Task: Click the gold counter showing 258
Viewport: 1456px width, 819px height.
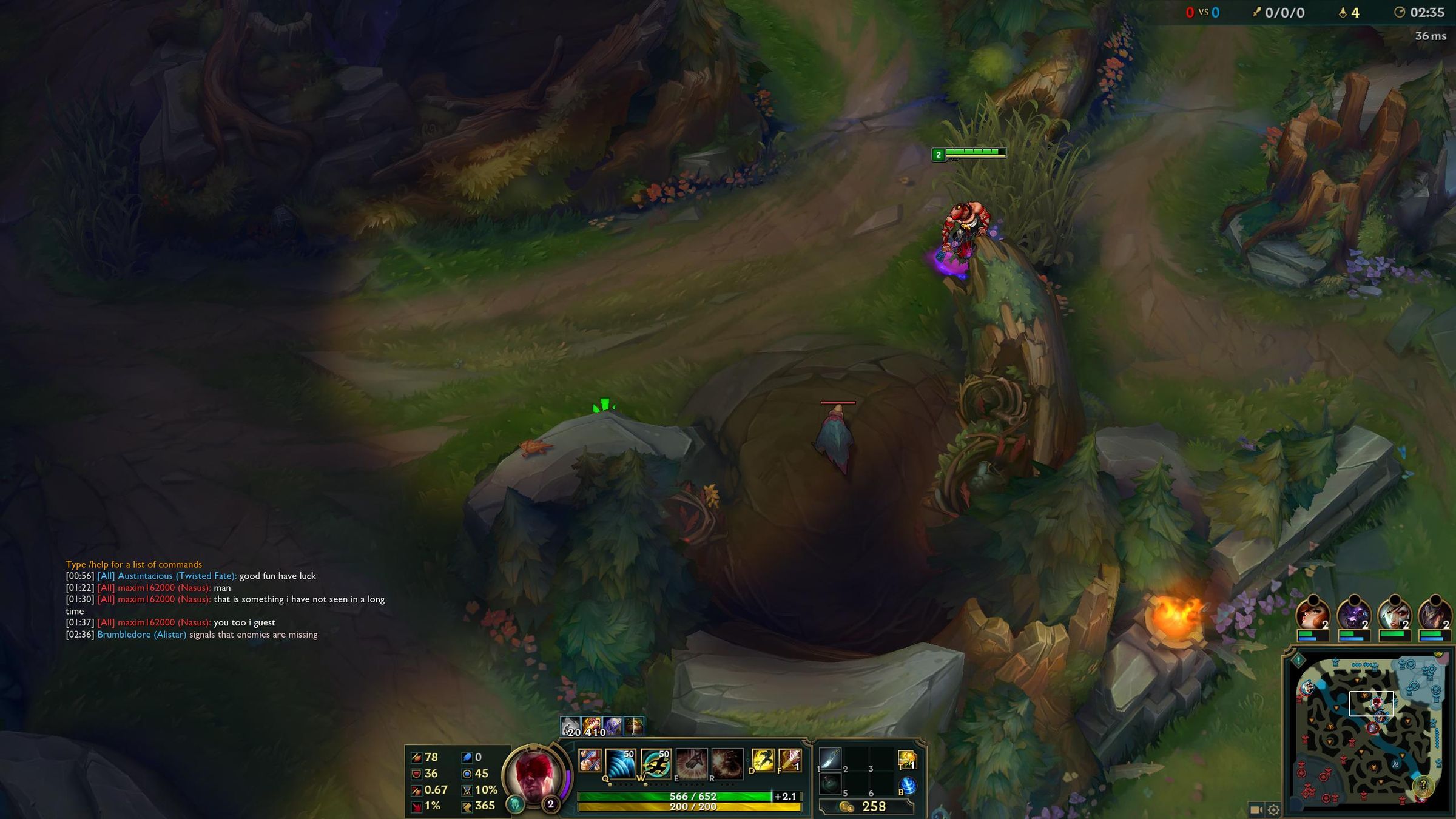Action: pyautogui.click(x=874, y=807)
